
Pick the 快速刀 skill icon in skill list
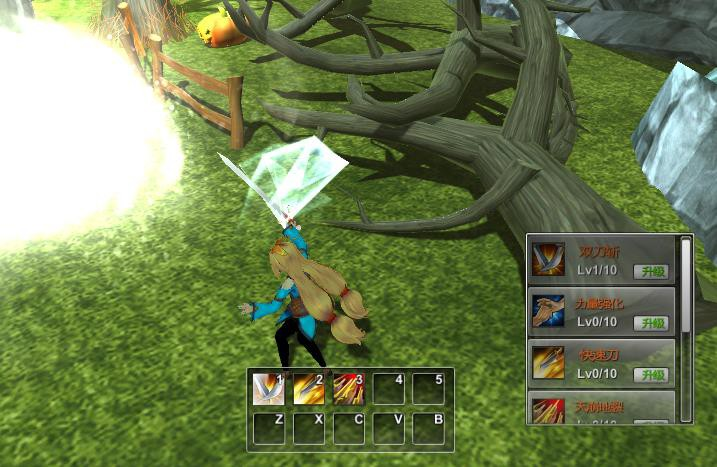click(x=548, y=363)
